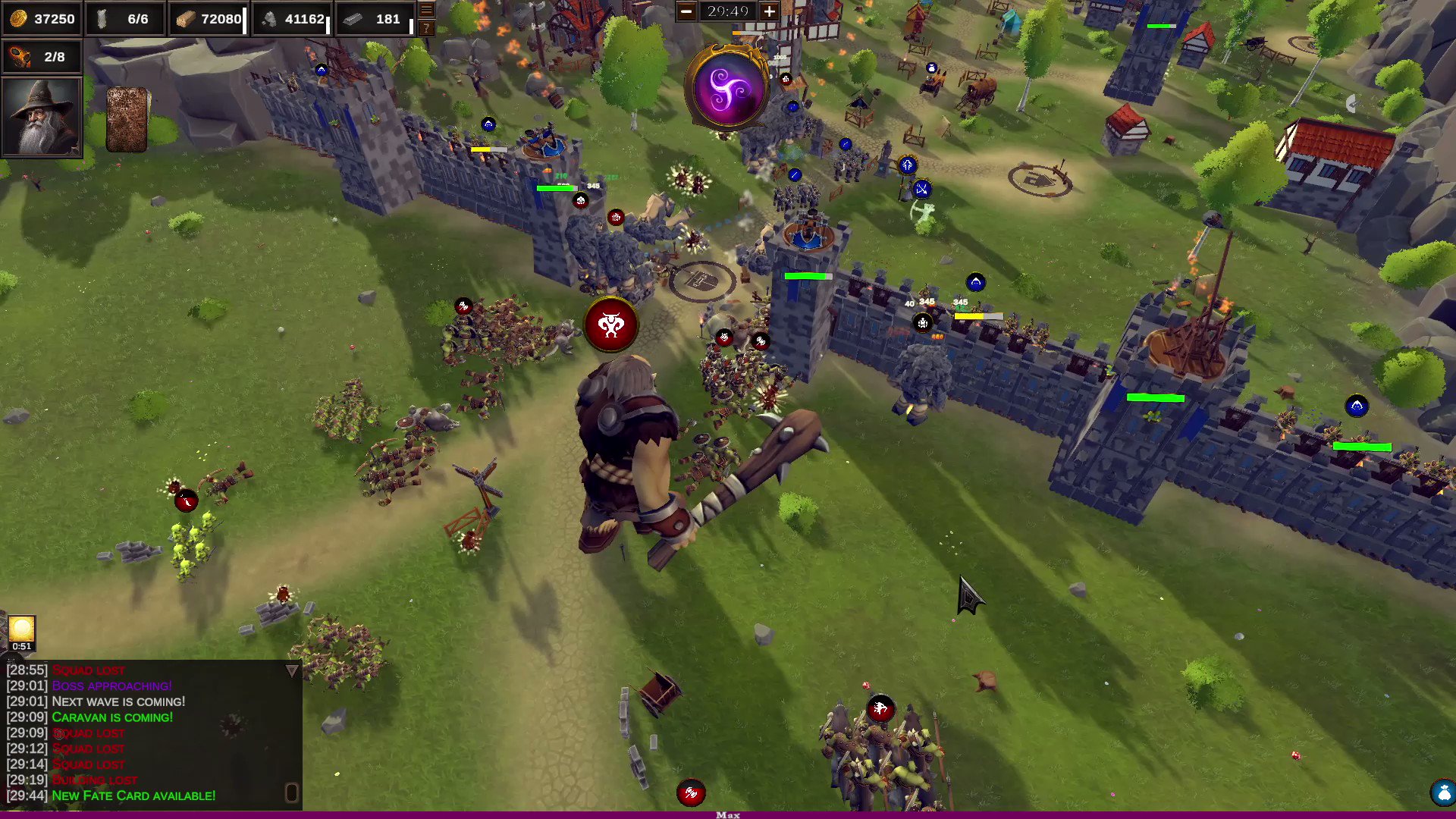Select the wood resource counter icon
This screenshot has width=1456, height=819.
187,19
